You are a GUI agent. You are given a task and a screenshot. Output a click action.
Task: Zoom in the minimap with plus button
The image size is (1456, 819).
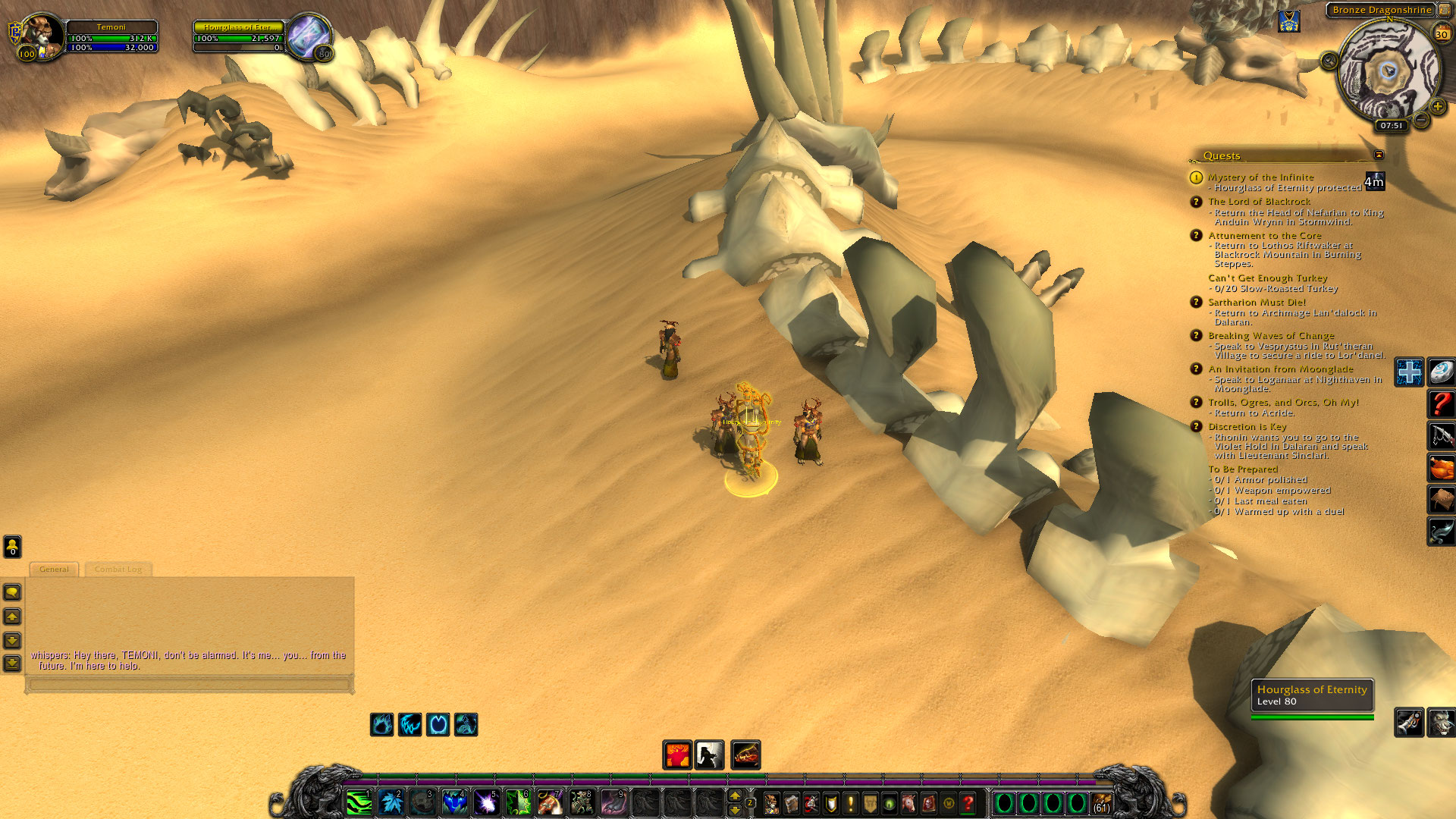(1438, 107)
